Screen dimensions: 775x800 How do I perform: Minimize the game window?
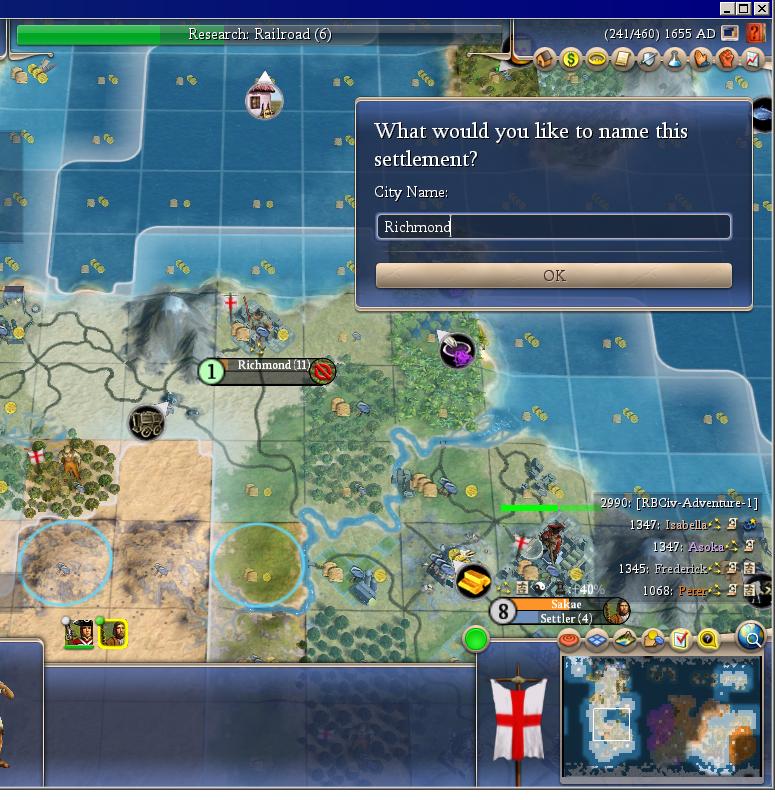(728, 9)
